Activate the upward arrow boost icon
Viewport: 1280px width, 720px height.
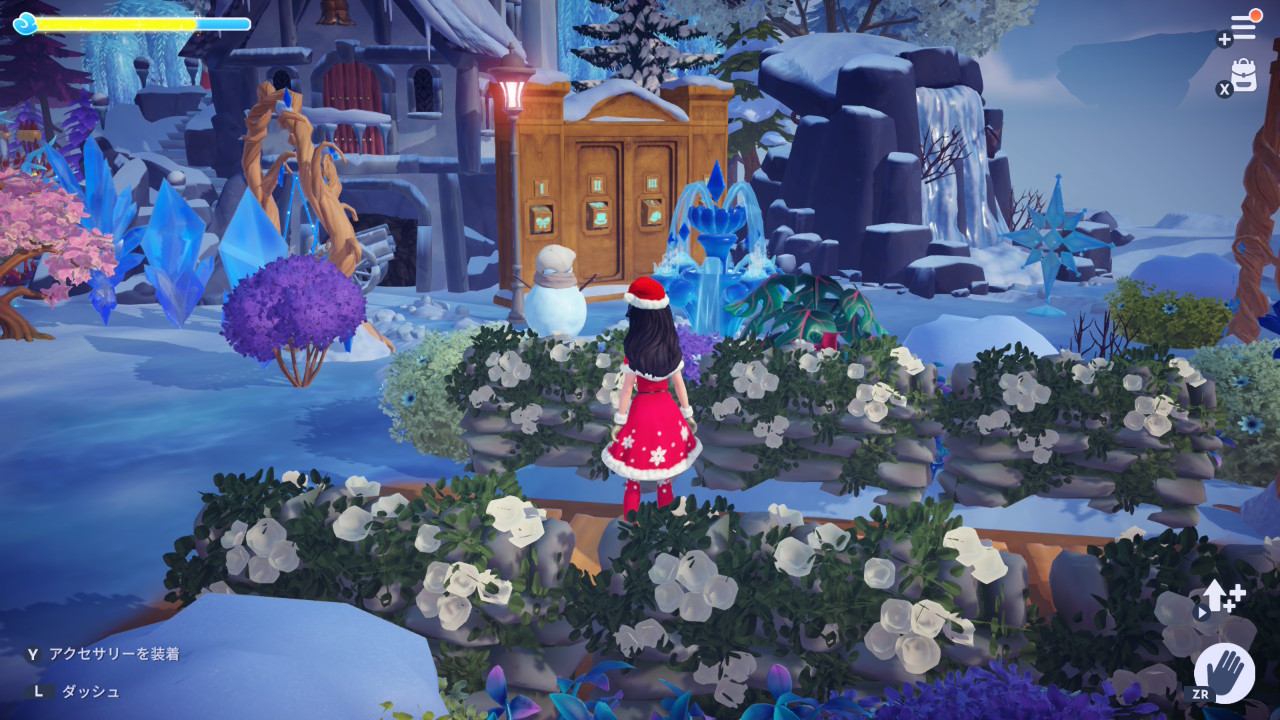1221,598
